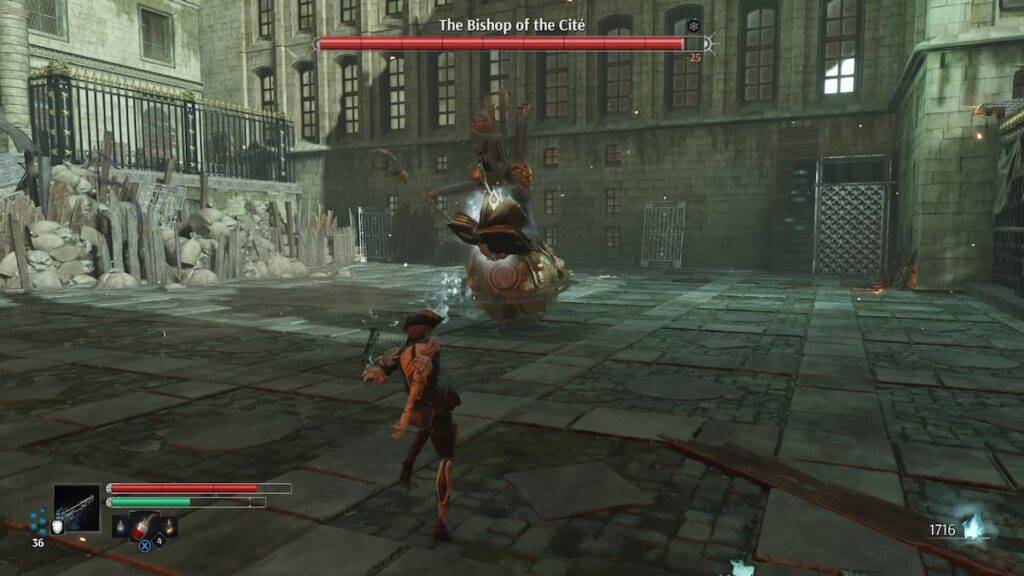The height and width of the screenshot is (576, 1024).
Task: Select the equipped weapon slot
Action: point(77,508)
